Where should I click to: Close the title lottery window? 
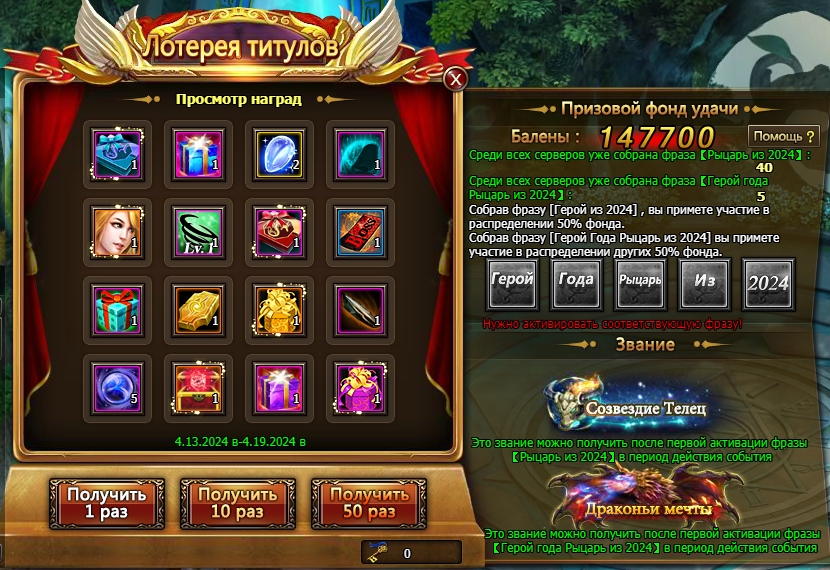click(x=455, y=79)
